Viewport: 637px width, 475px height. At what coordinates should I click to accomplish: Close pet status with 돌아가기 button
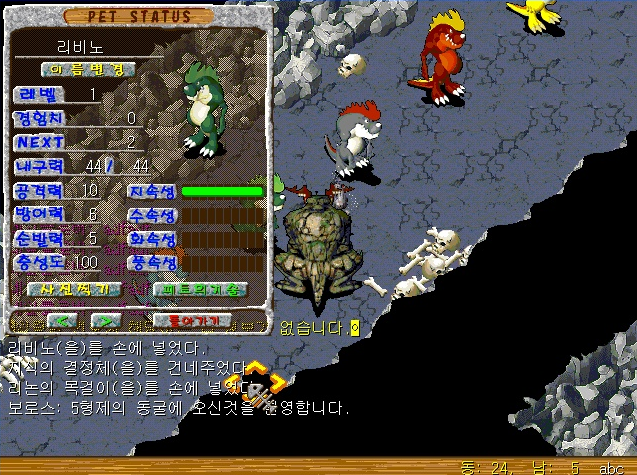(x=192, y=320)
